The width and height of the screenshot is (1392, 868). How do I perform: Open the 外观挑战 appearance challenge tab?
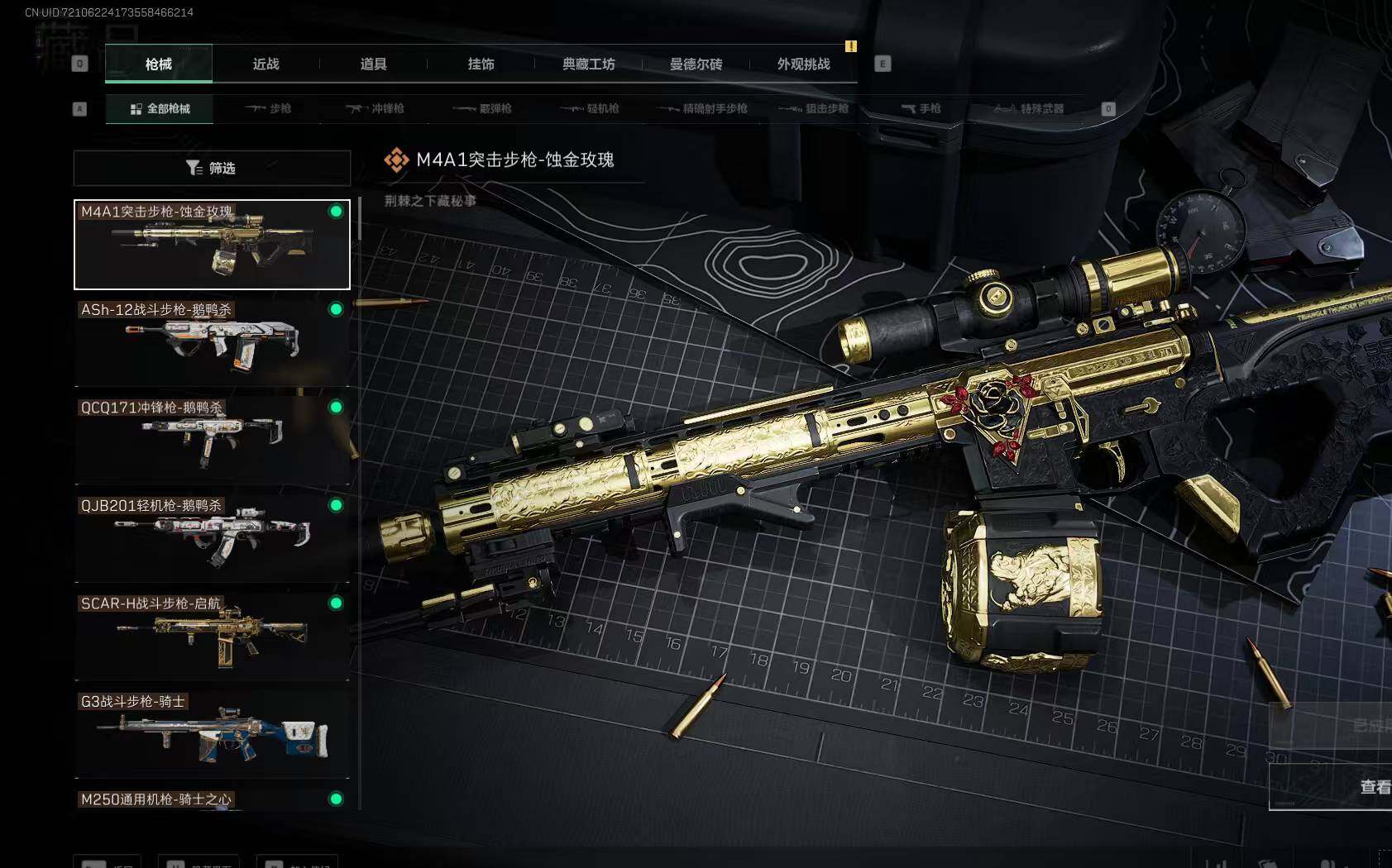tap(803, 64)
